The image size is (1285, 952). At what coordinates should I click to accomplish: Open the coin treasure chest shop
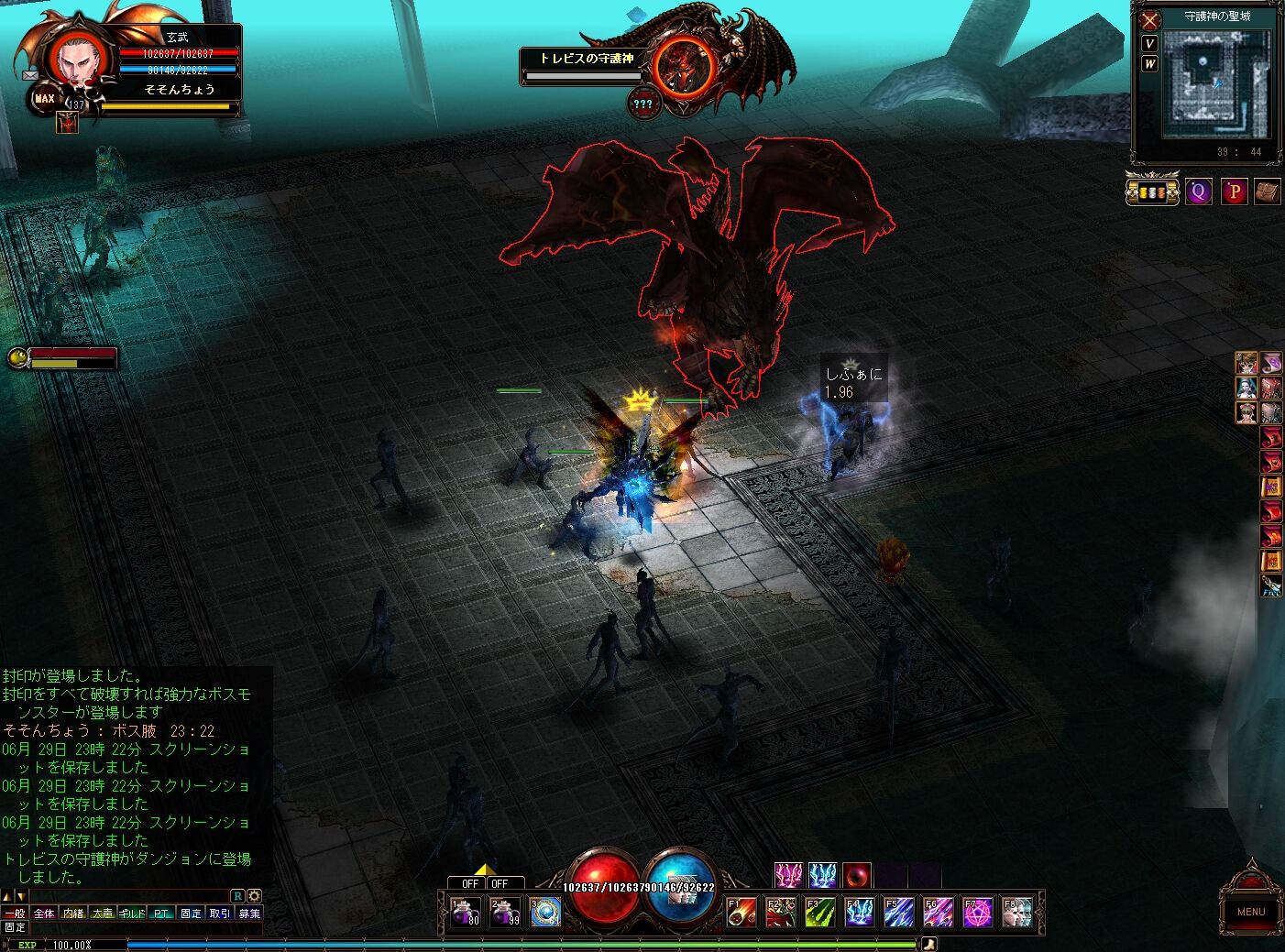point(1152,191)
